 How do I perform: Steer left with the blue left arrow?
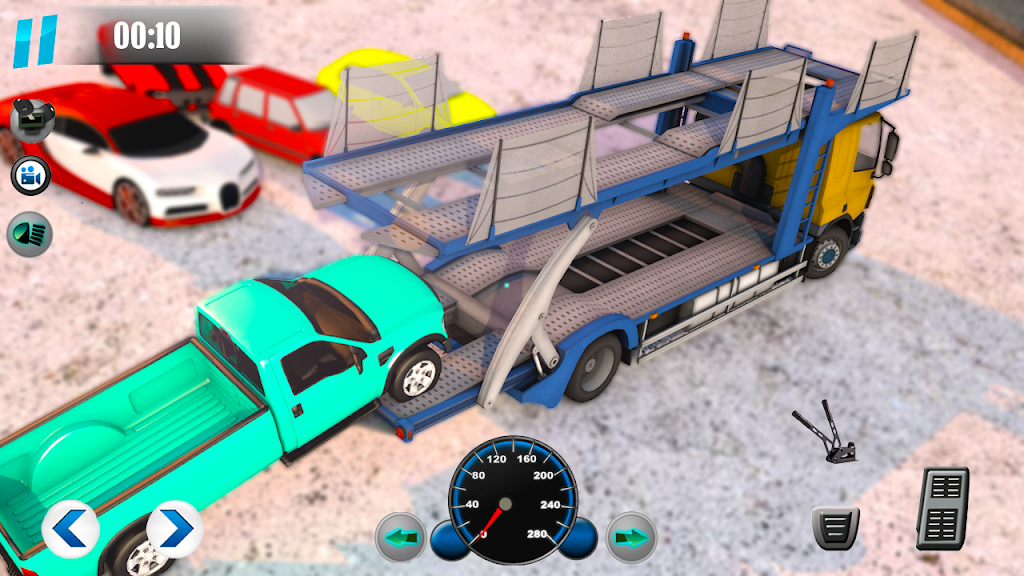click(x=70, y=529)
